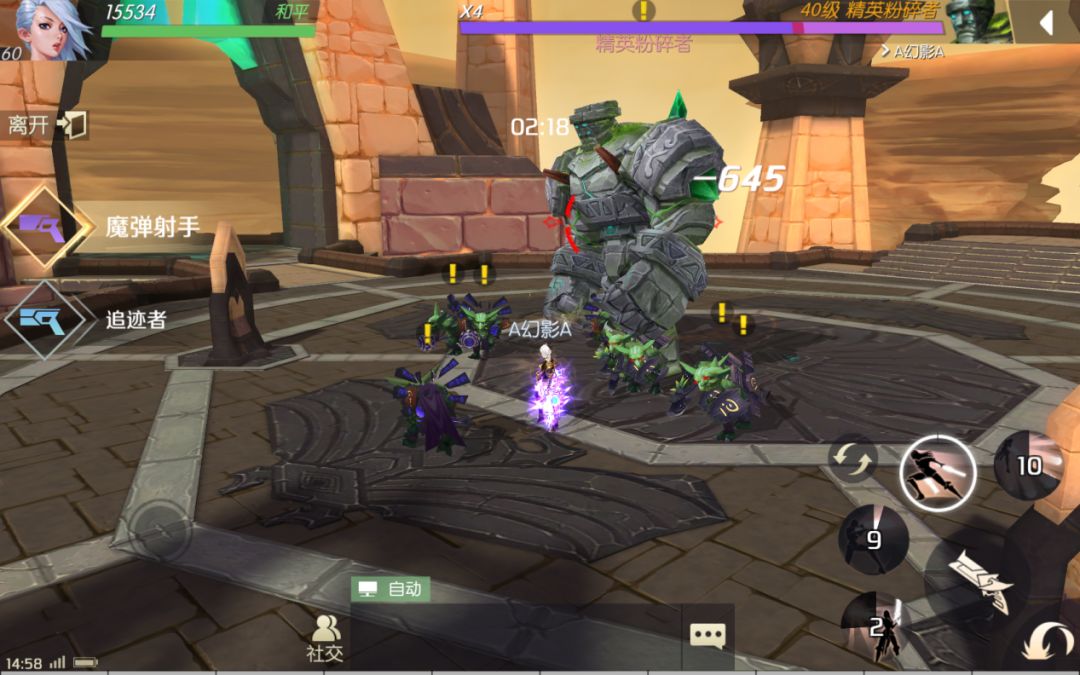Tap the skill showing cooldown 10
The height and width of the screenshot is (675, 1080).
click(1028, 466)
